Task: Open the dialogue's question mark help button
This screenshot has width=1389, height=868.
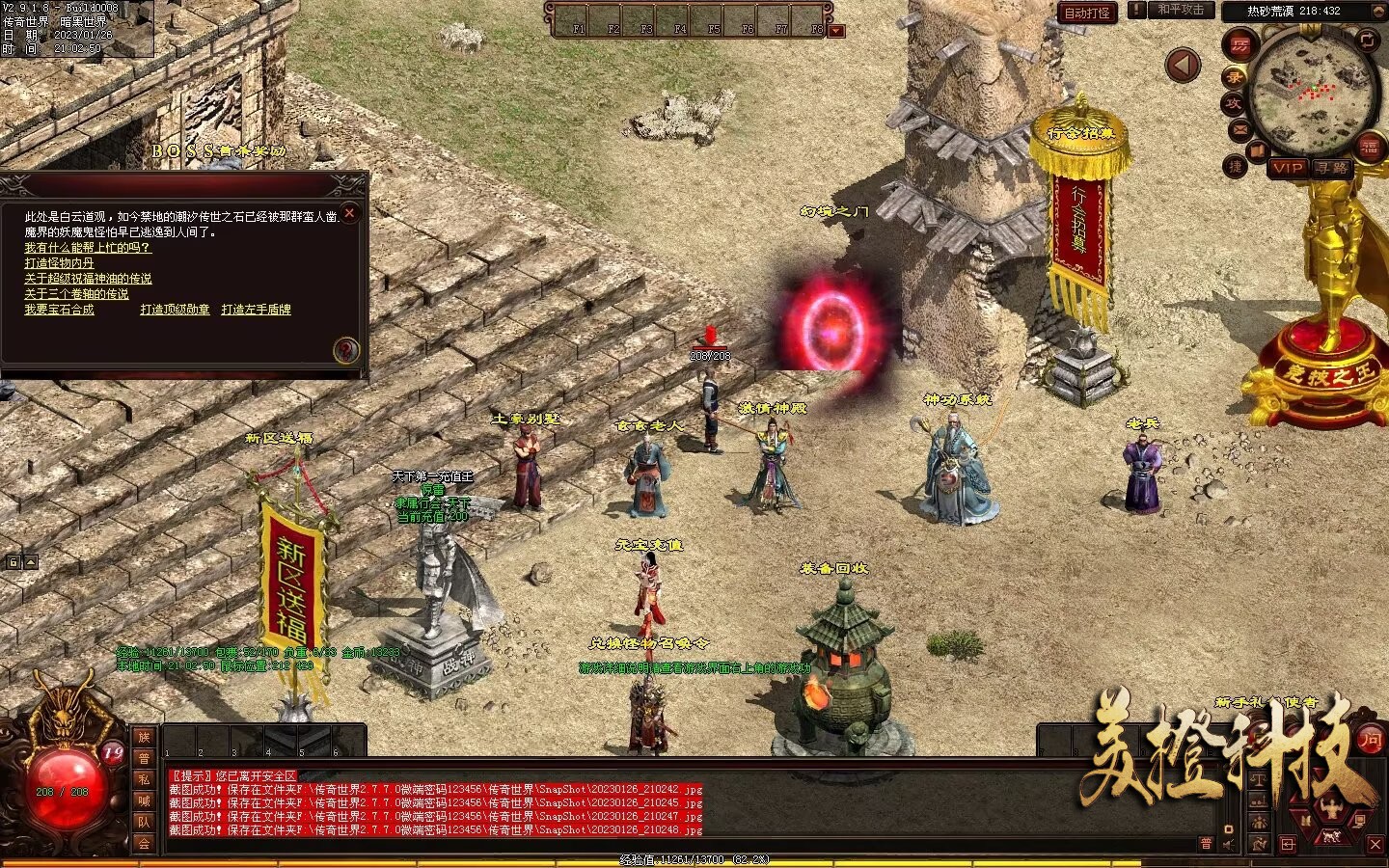Action: click(x=346, y=349)
